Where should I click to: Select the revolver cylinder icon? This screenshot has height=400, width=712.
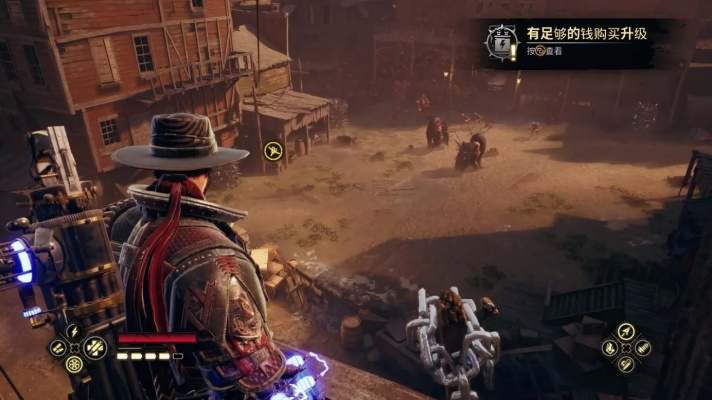pos(74,364)
